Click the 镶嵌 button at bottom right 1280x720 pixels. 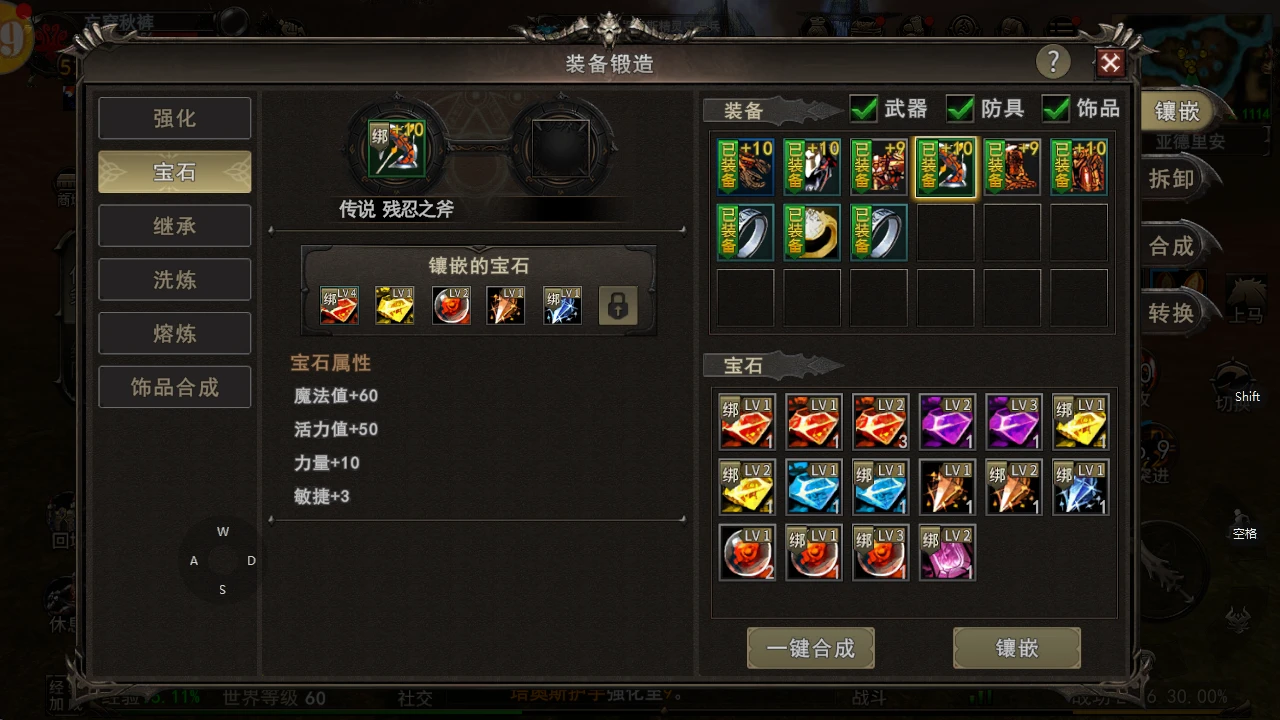1017,648
